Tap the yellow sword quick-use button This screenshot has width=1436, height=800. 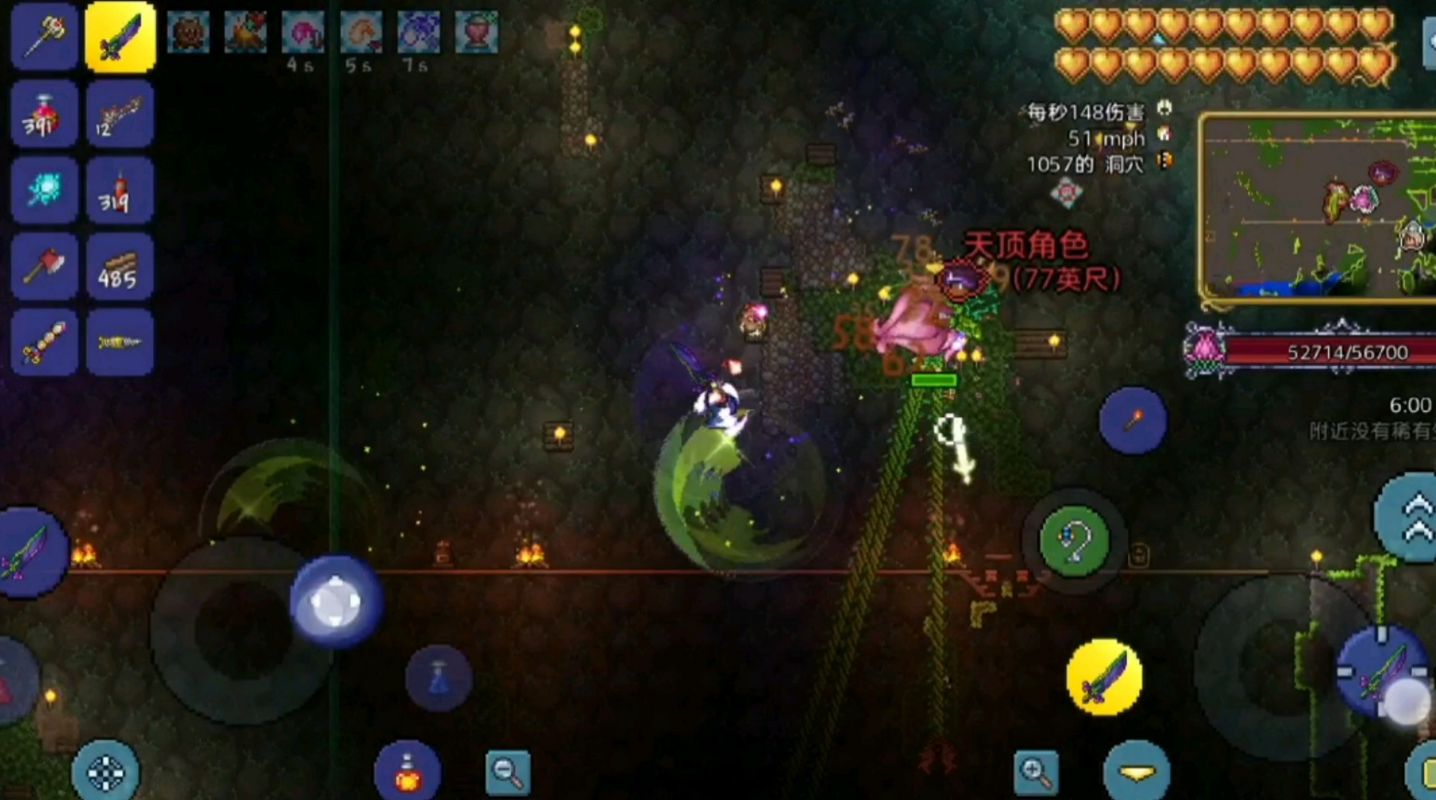coord(1105,677)
